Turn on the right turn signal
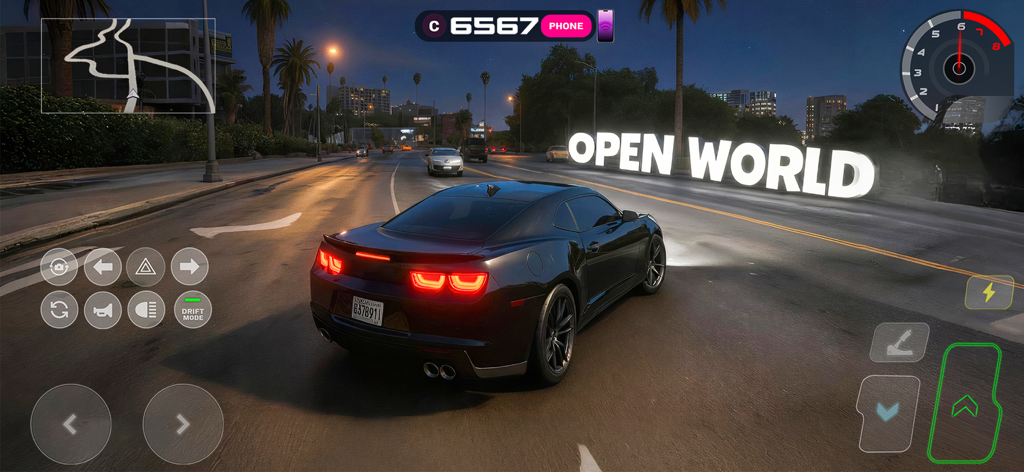The width and height of the screenshot is (1024, 472). [x=189, y=267]
